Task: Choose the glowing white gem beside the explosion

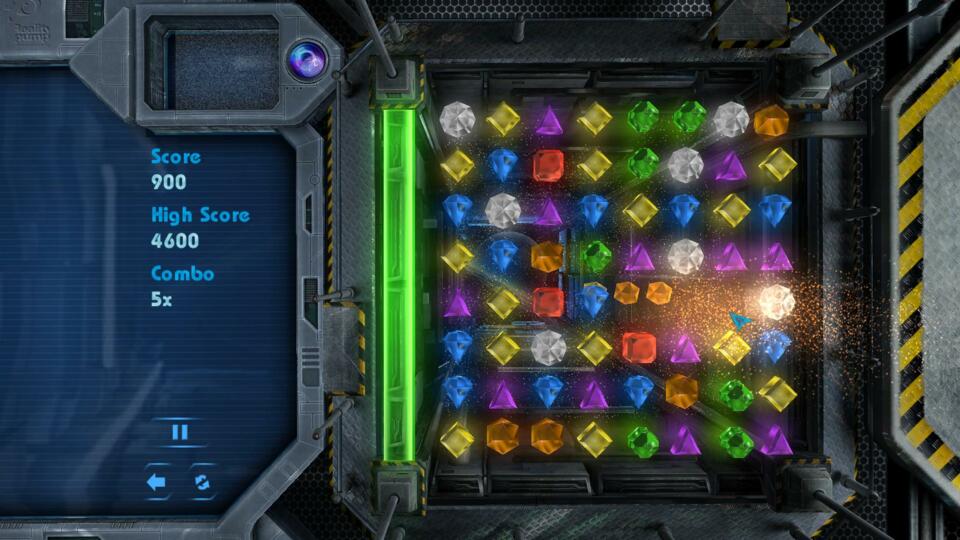Action: [x=775, y=301]
